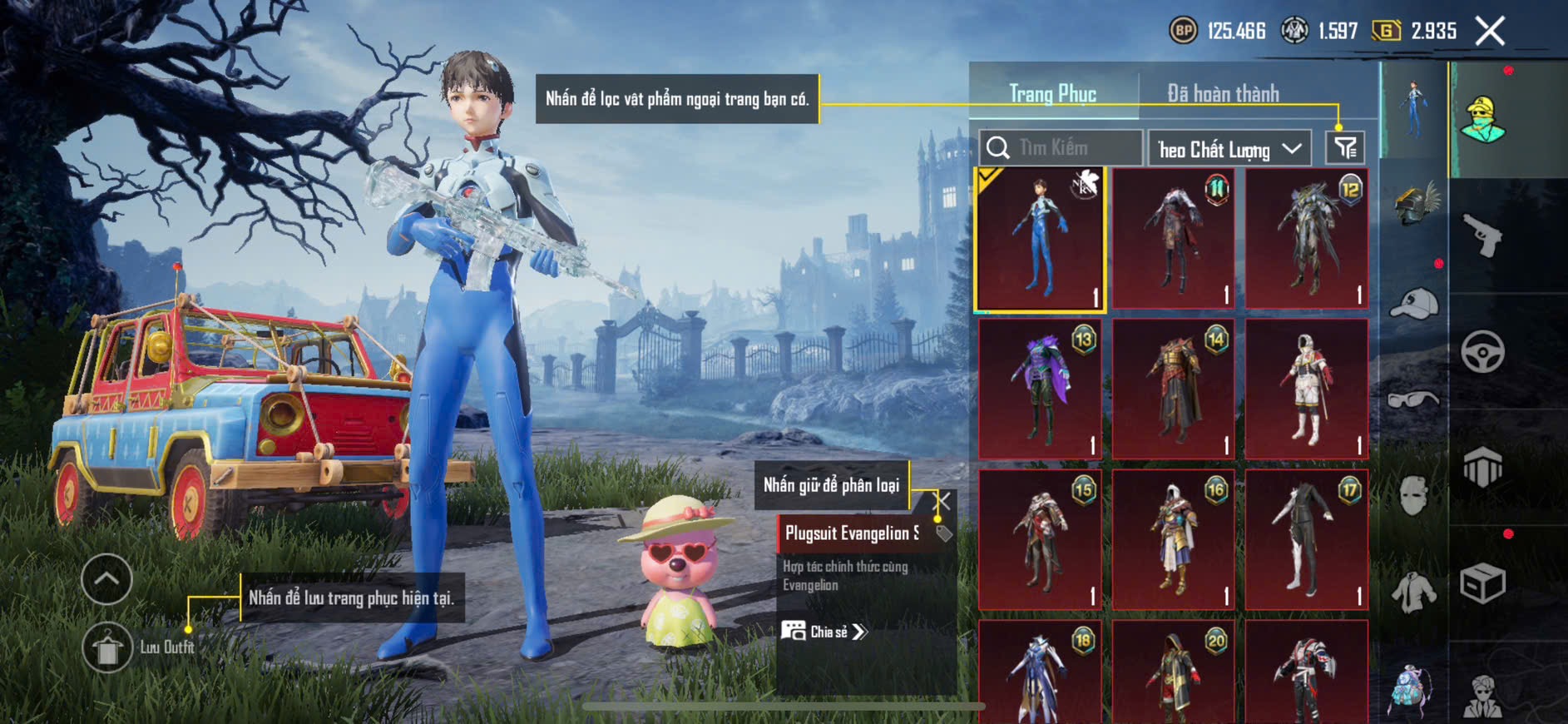
Task: Dismiss the Plugsuit Evangelion info popup
Action: pos(943,501)
